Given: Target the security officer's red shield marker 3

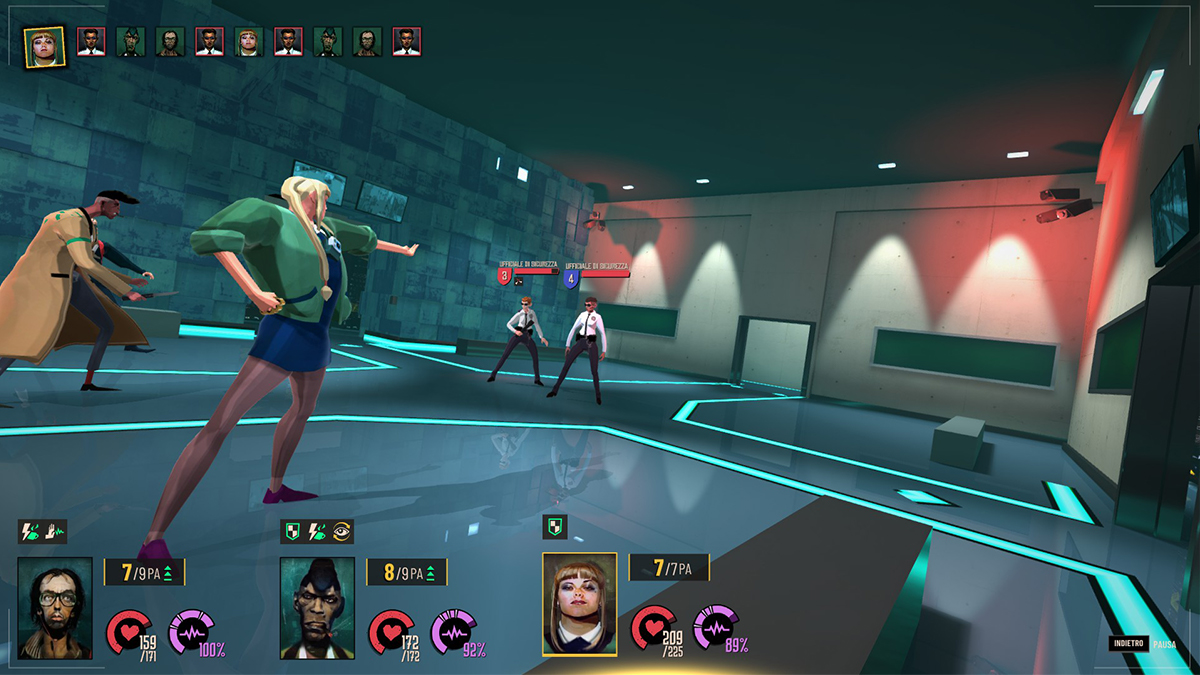Looking at the screenshot, I should click(506, 276).
